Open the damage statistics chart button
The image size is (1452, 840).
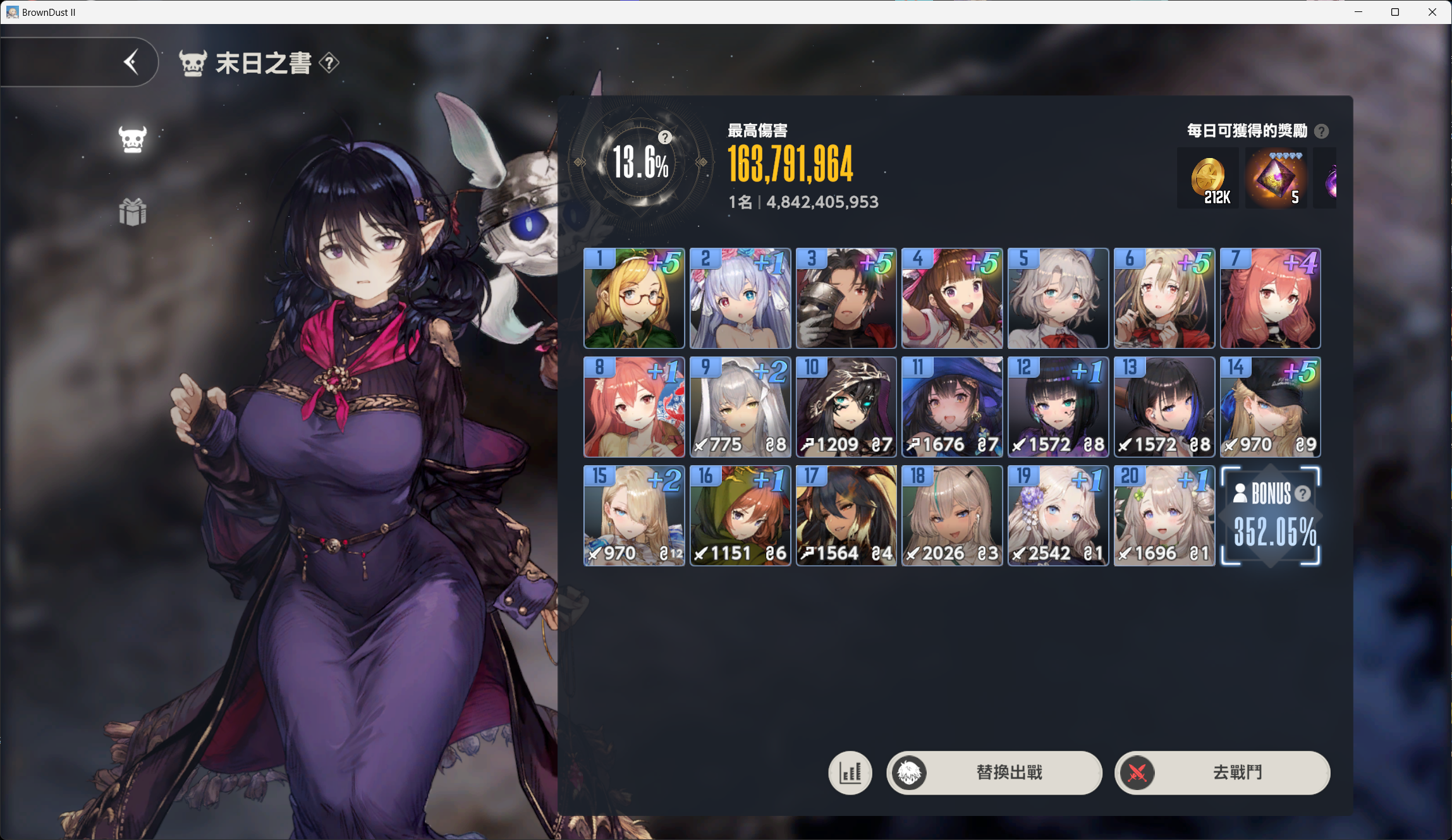point(850,772)
